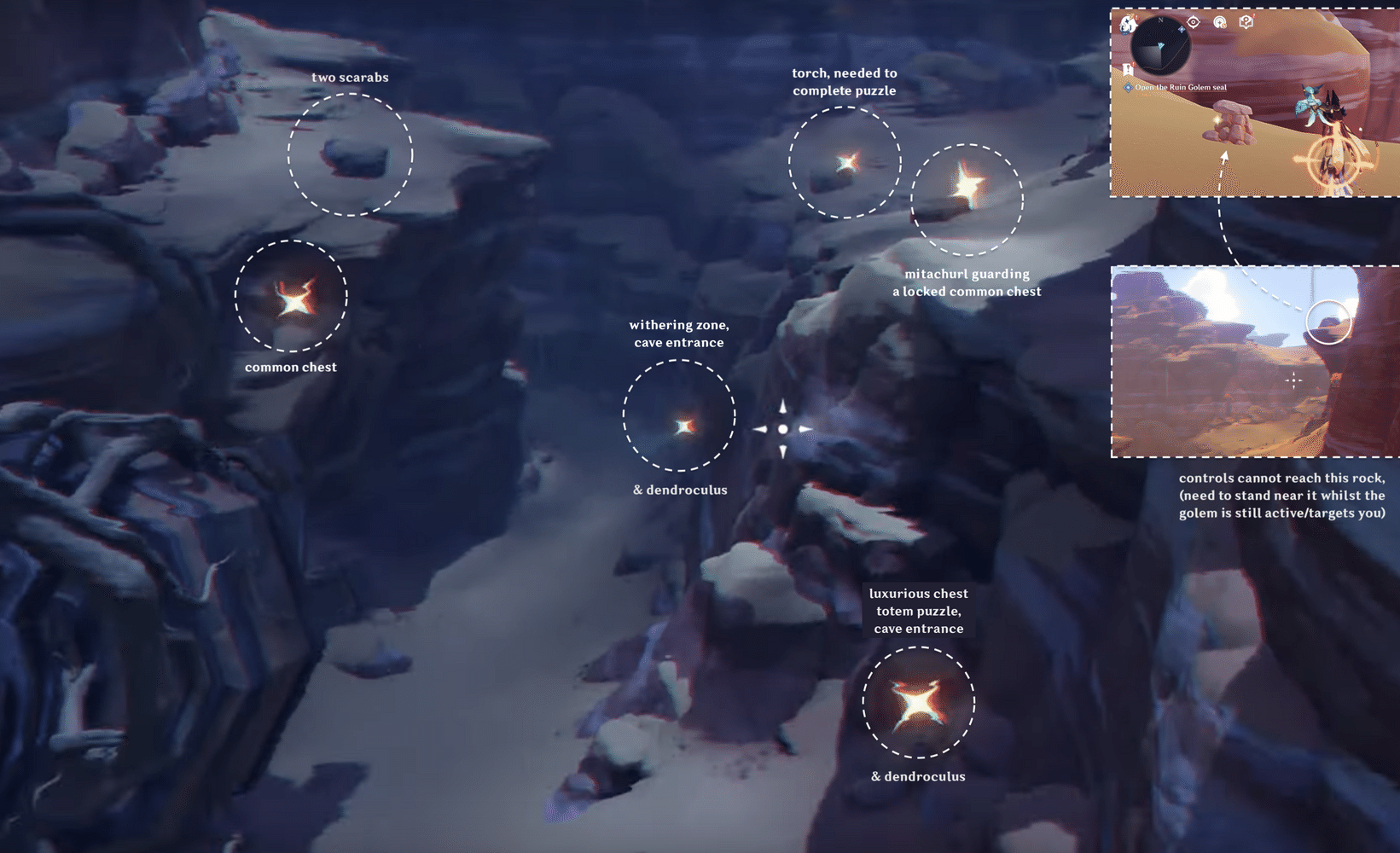1400x853 pixels.
Task: Select the dashed circle labeled 'two scarabs'
Action: (350, 154)
